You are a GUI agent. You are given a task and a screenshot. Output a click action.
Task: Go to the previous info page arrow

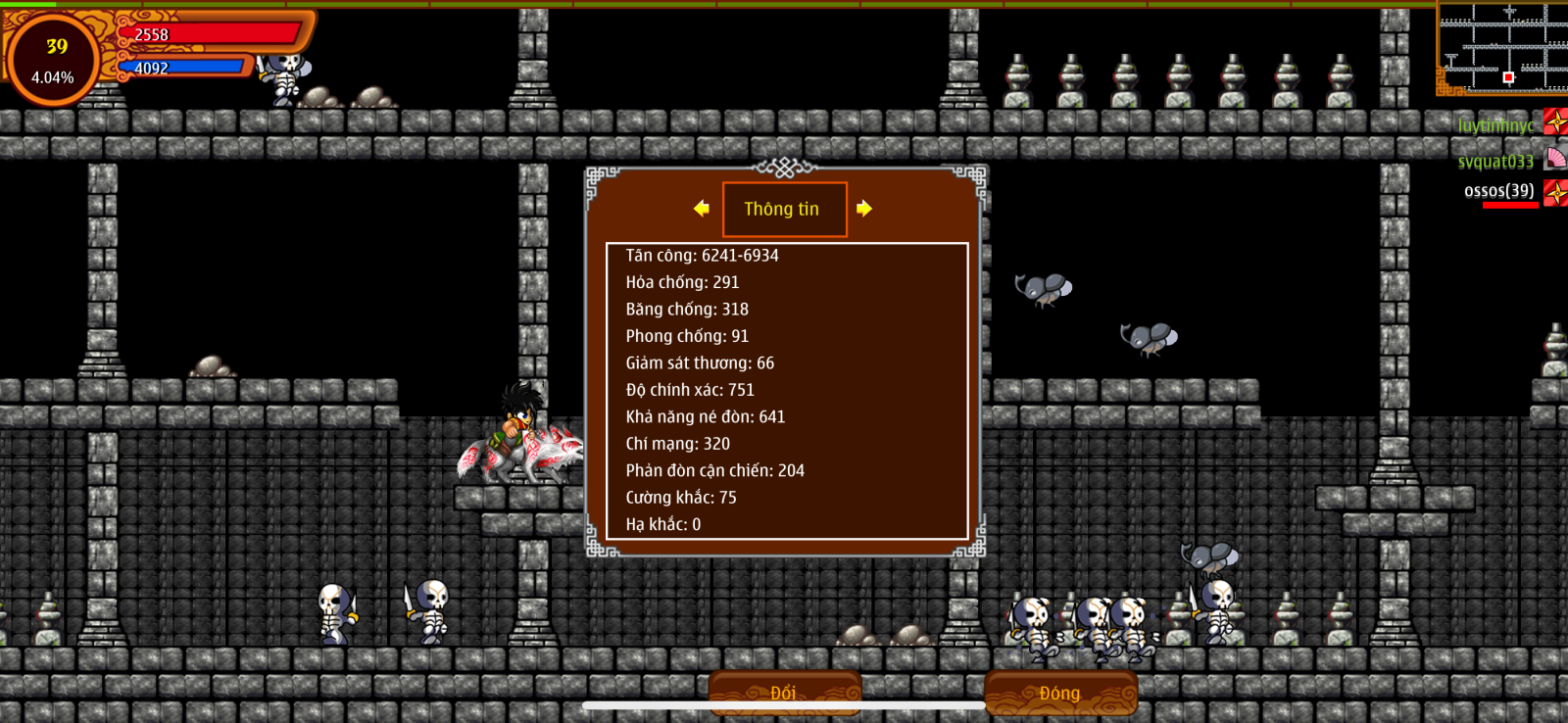click(702, 209)
